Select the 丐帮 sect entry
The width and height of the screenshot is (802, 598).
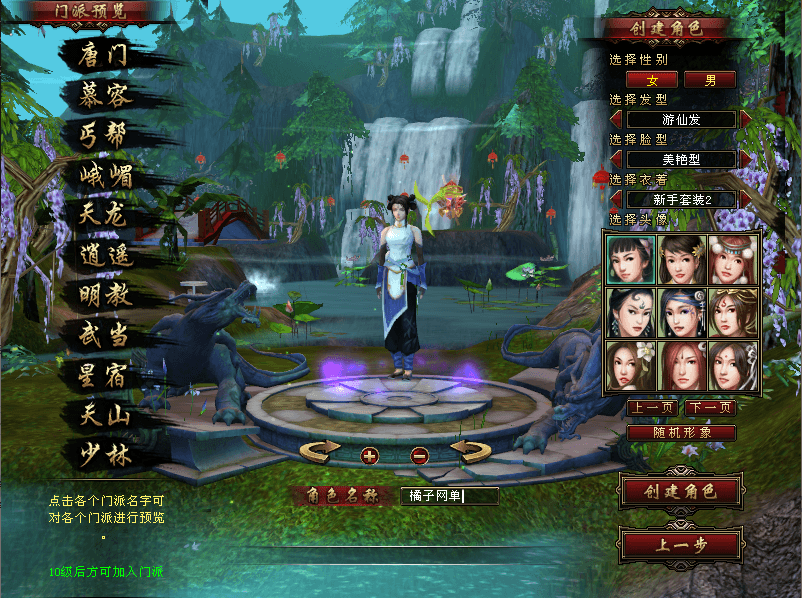point(105,135)
